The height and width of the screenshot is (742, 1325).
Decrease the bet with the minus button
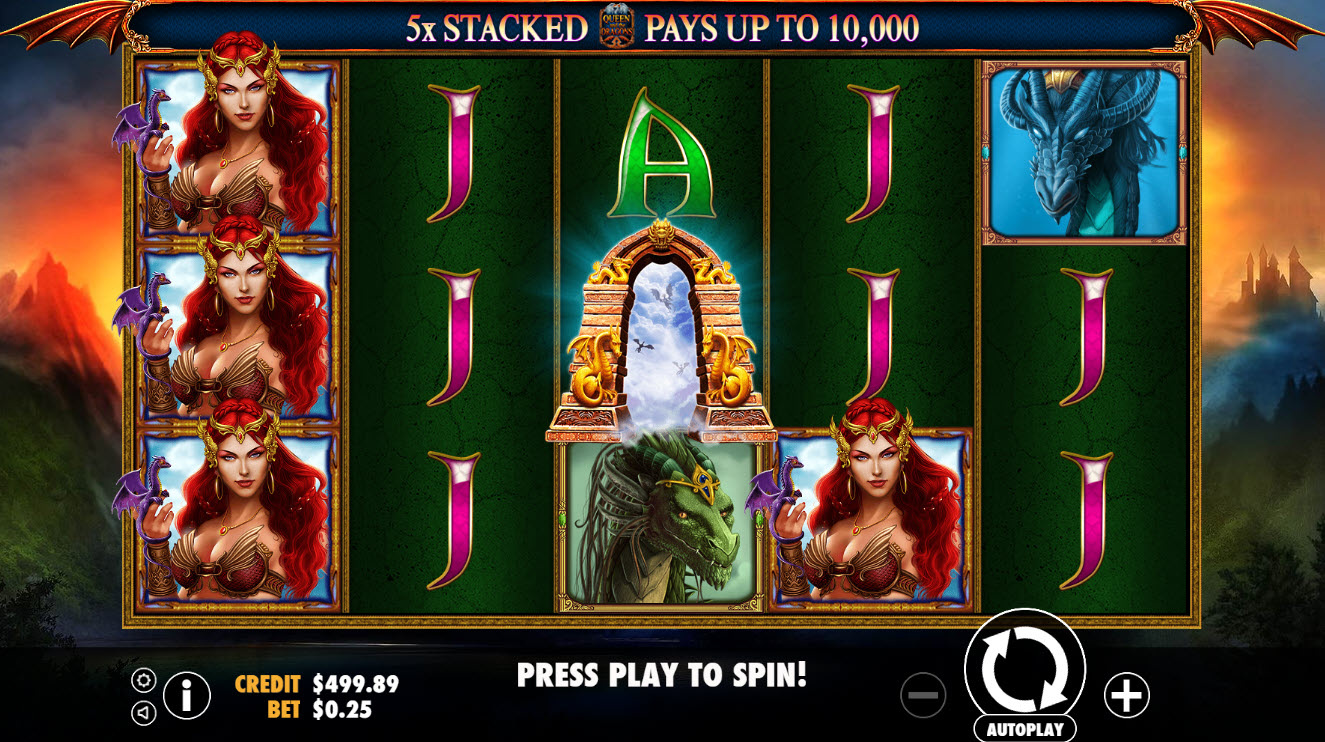coord(922,695)
